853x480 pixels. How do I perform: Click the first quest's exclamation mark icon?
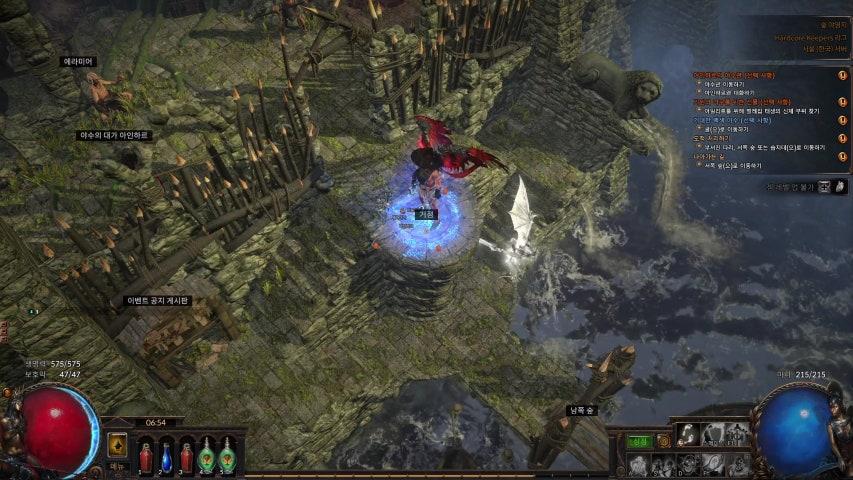842,75
